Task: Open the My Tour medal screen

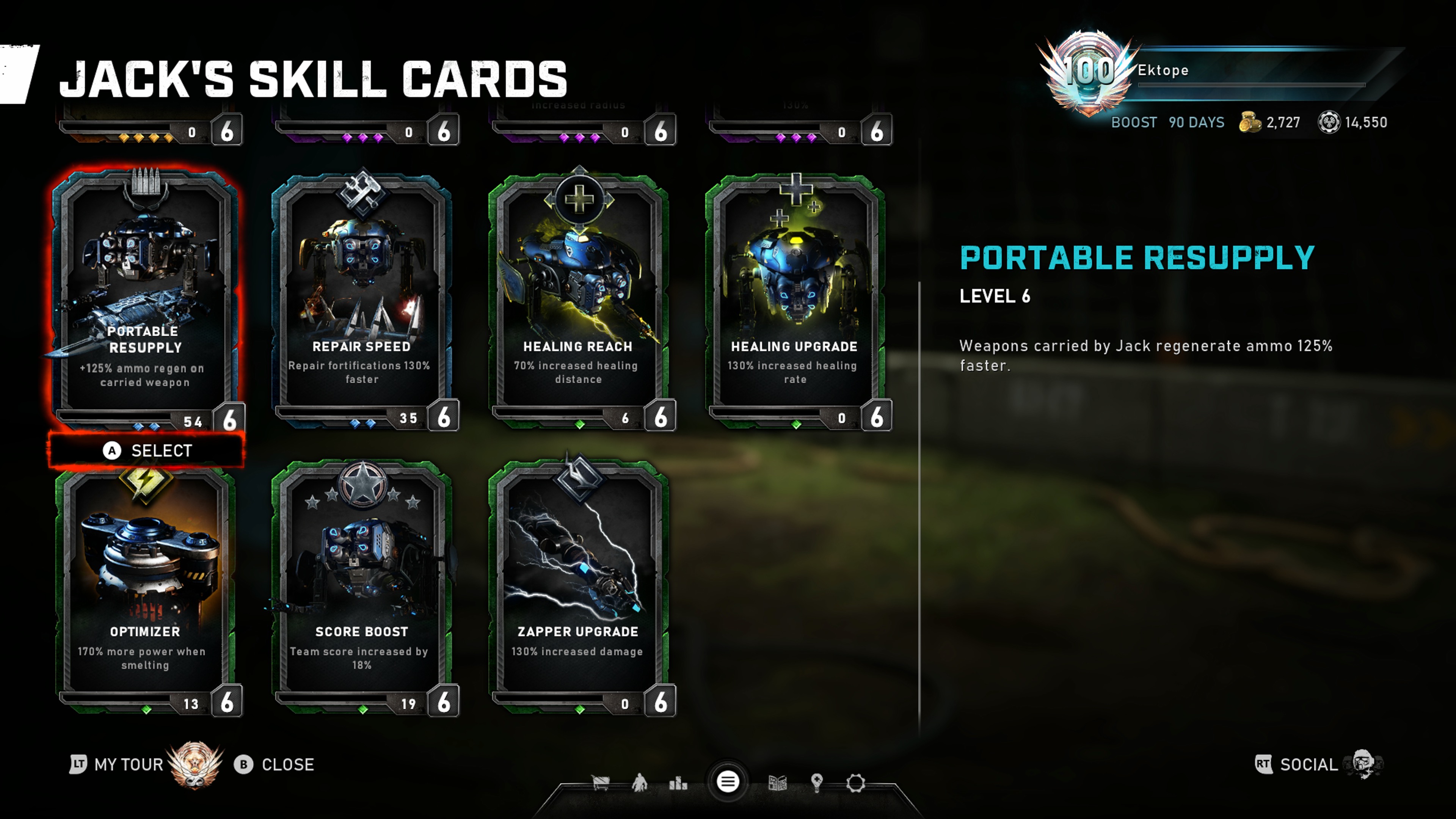Action: click(x=129, y=765)
